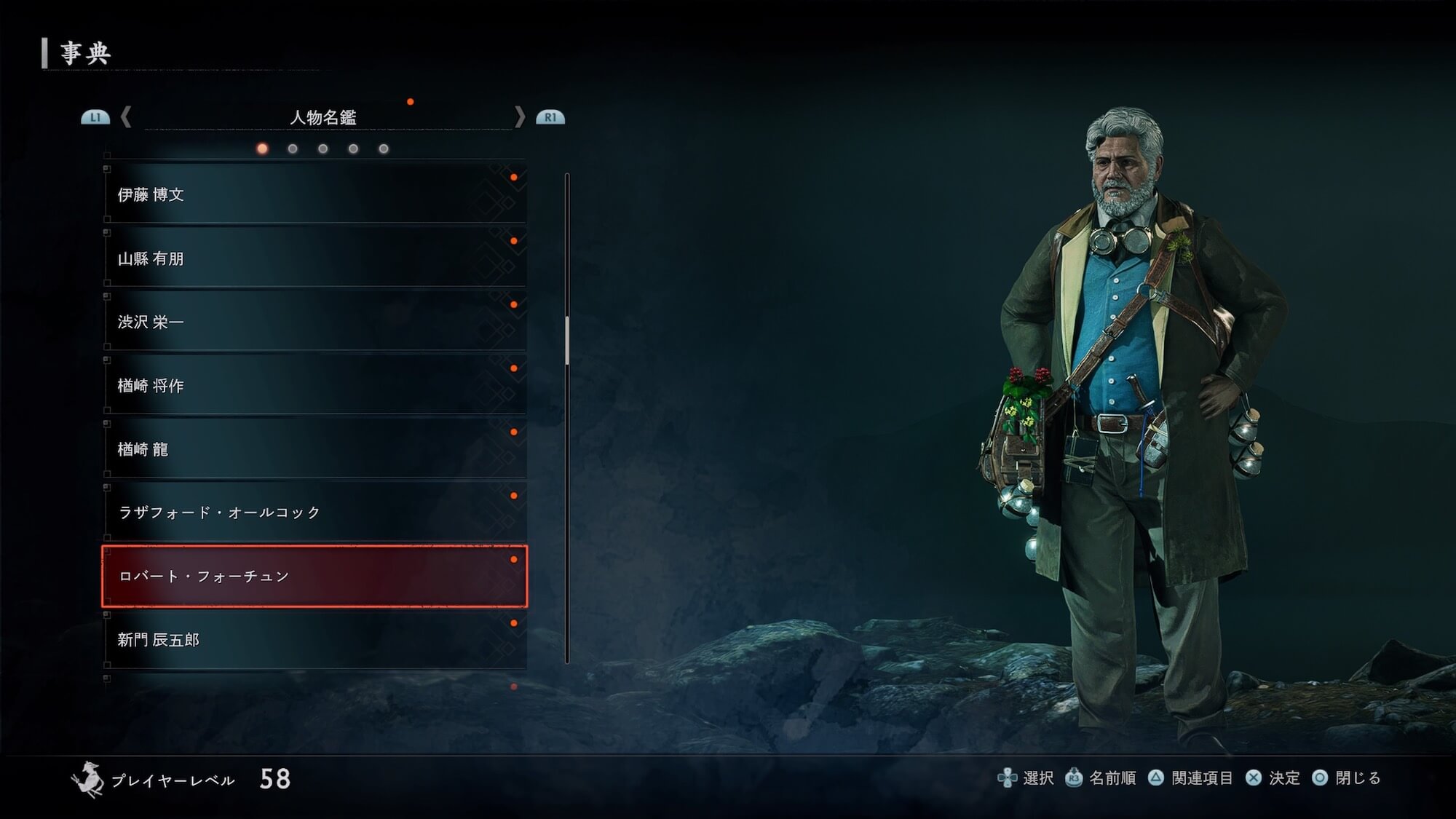Jump to the second page dot
This screenshot has height=819, width=1456.
(x=293, y=149)
